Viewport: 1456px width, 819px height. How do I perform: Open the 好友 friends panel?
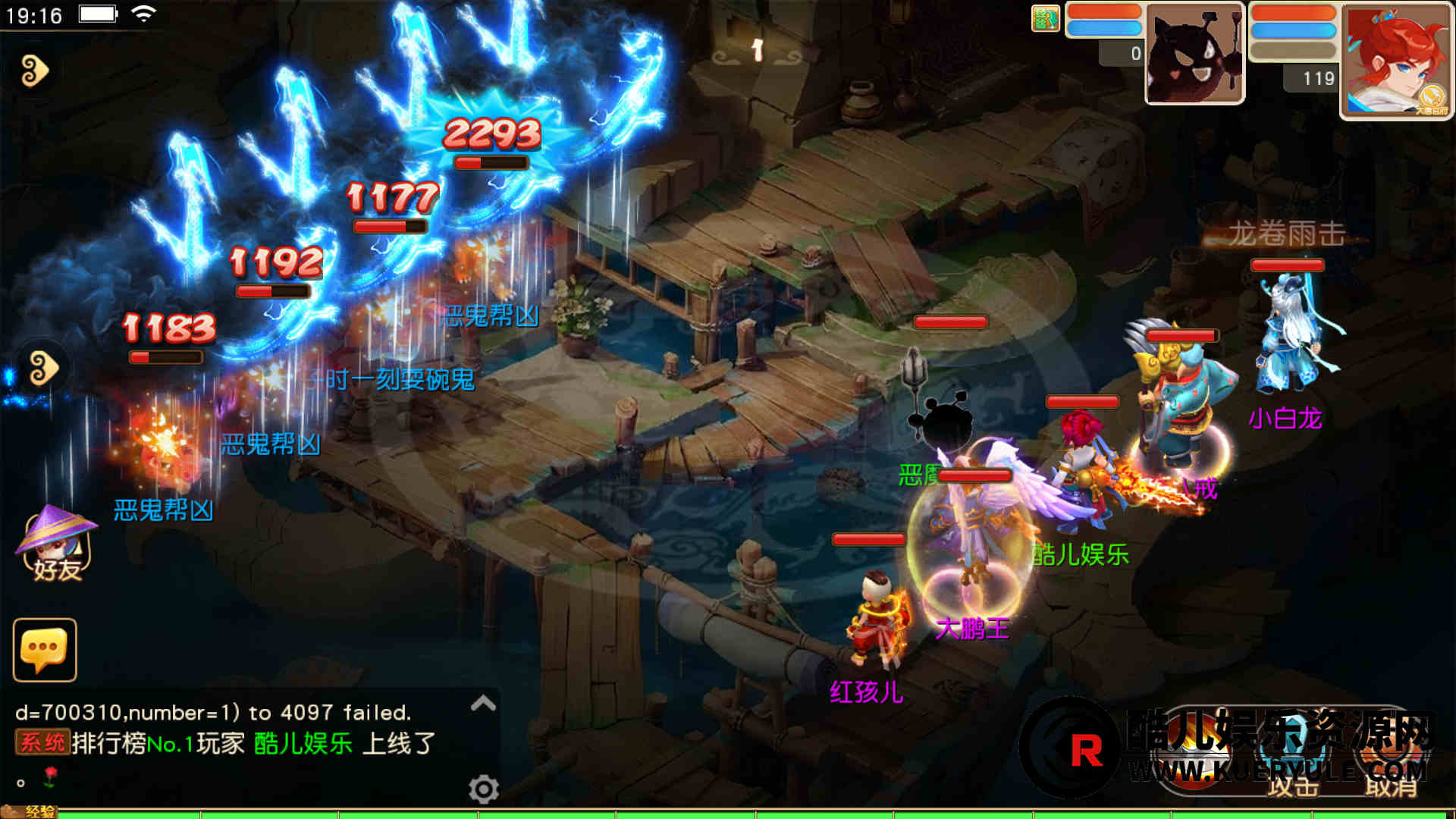(x=55, y=546)
